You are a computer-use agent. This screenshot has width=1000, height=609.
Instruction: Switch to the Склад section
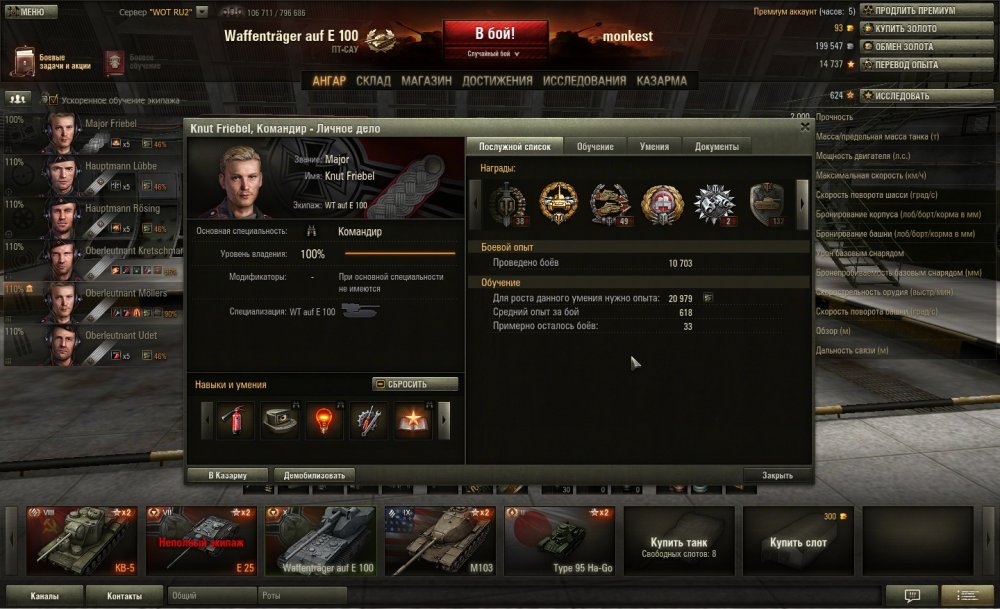[x=373, y=81]
